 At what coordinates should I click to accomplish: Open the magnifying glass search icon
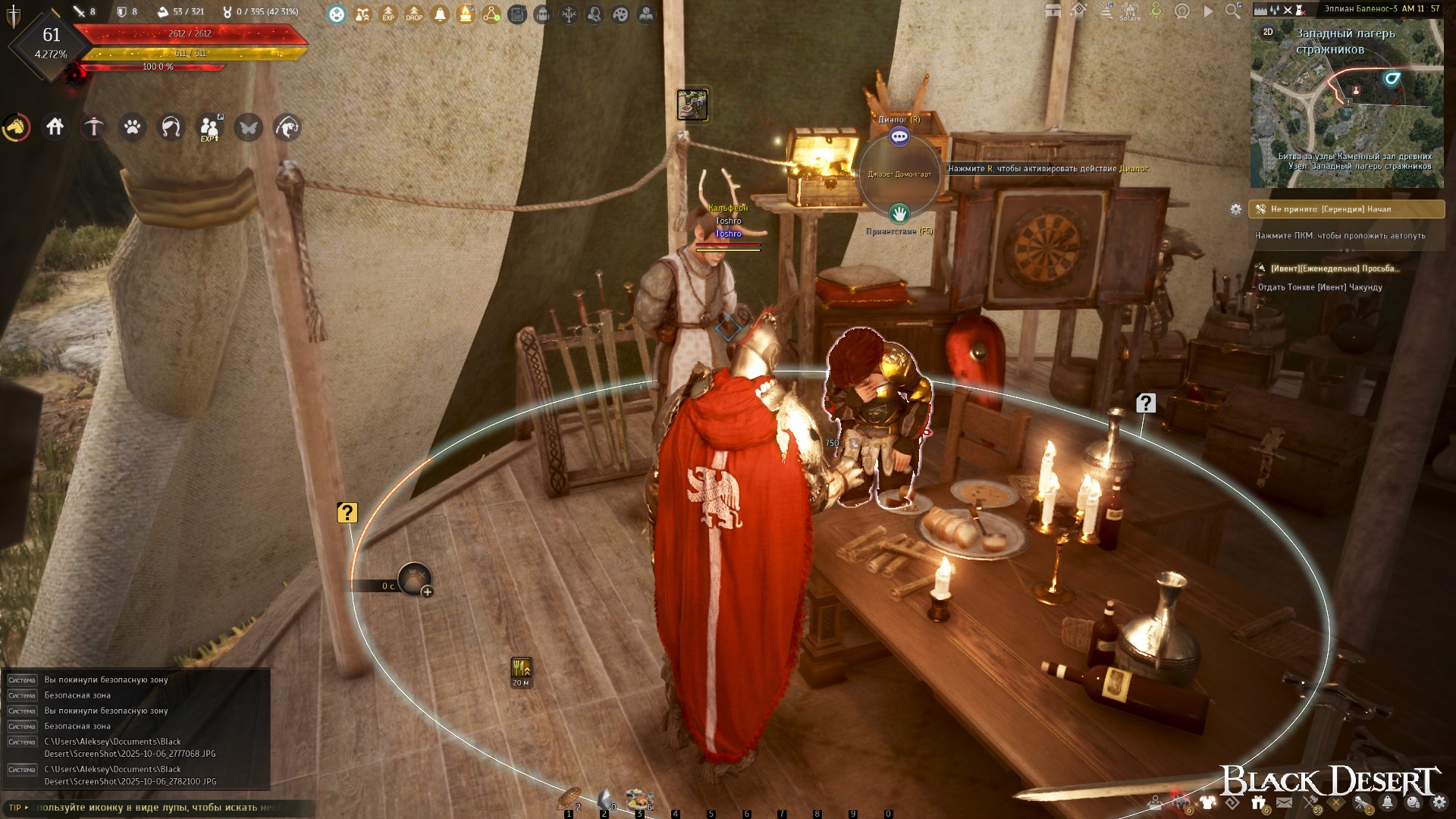tap(1234, 11)
